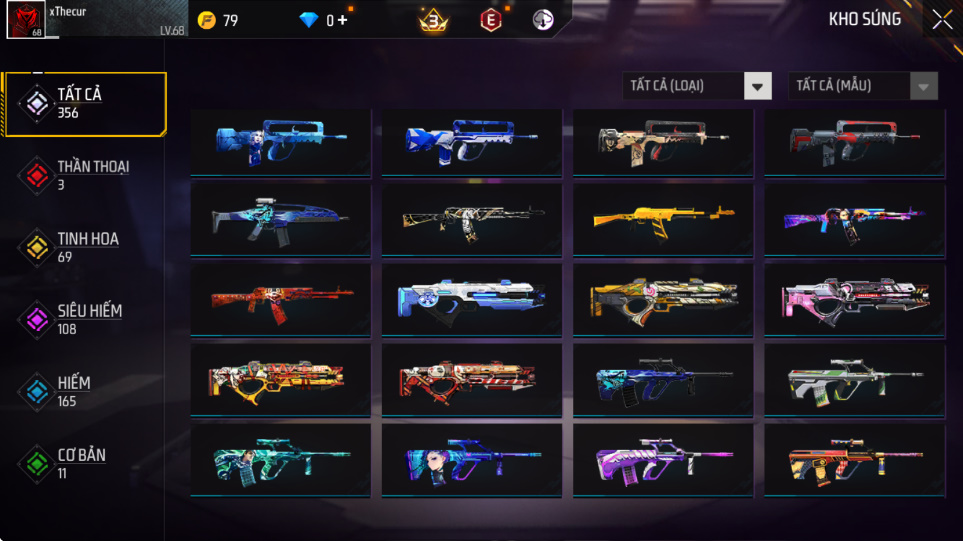Switch to the Cơ Bản tab
Viewport: 963px width, 541px height.
tap(84, 463)
